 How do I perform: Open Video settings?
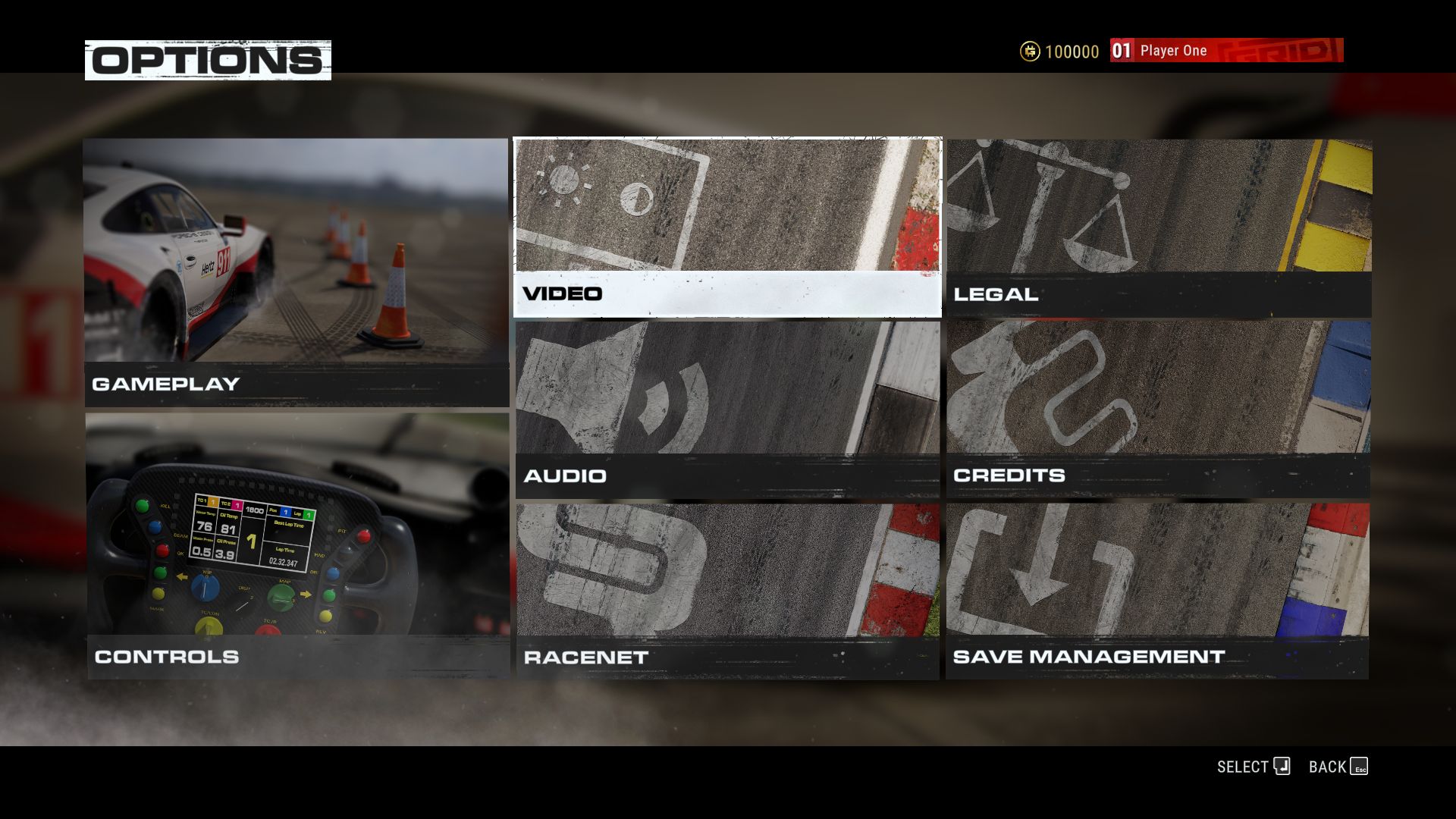tap(727, 227)
